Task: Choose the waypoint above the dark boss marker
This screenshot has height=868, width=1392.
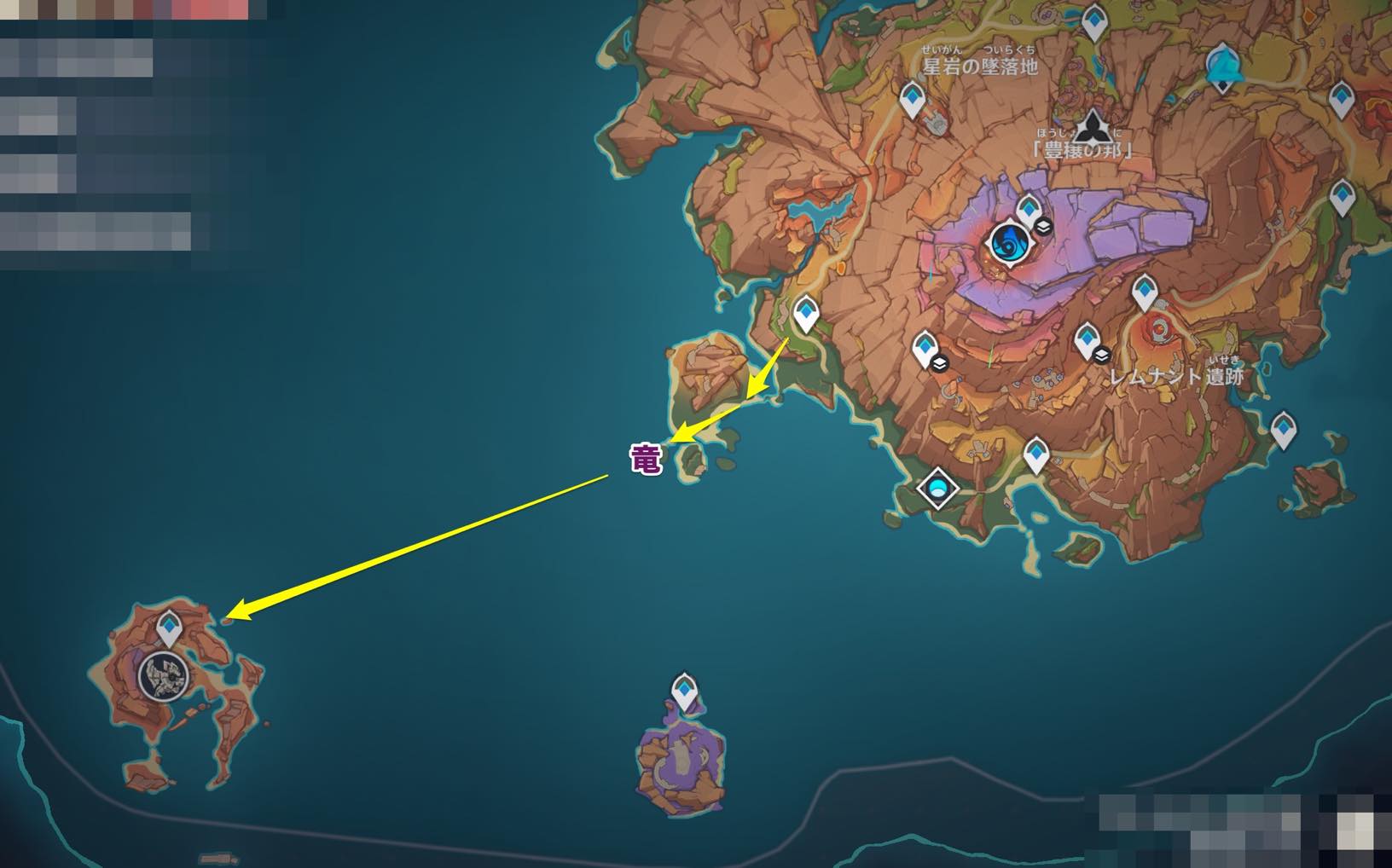Action: point(171,628)
